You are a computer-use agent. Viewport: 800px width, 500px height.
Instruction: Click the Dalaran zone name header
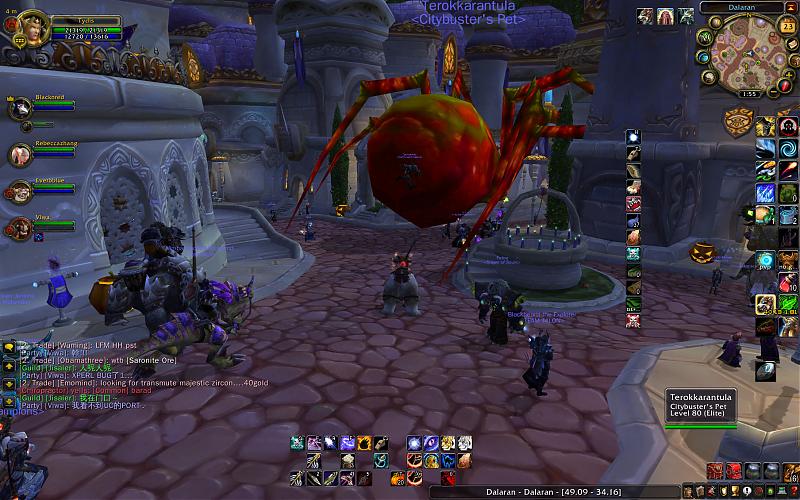coord(741,7)
